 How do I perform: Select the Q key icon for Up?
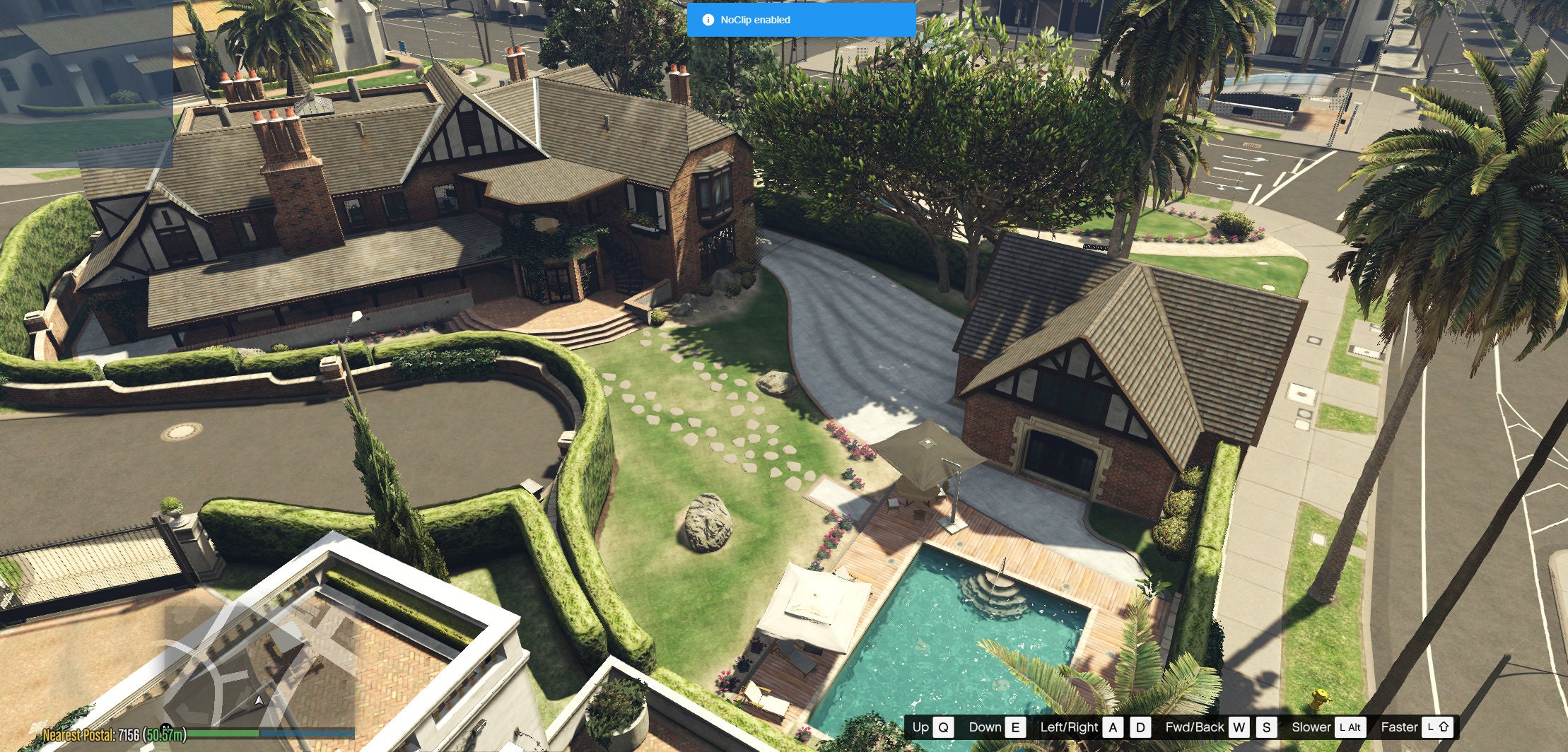943,727
